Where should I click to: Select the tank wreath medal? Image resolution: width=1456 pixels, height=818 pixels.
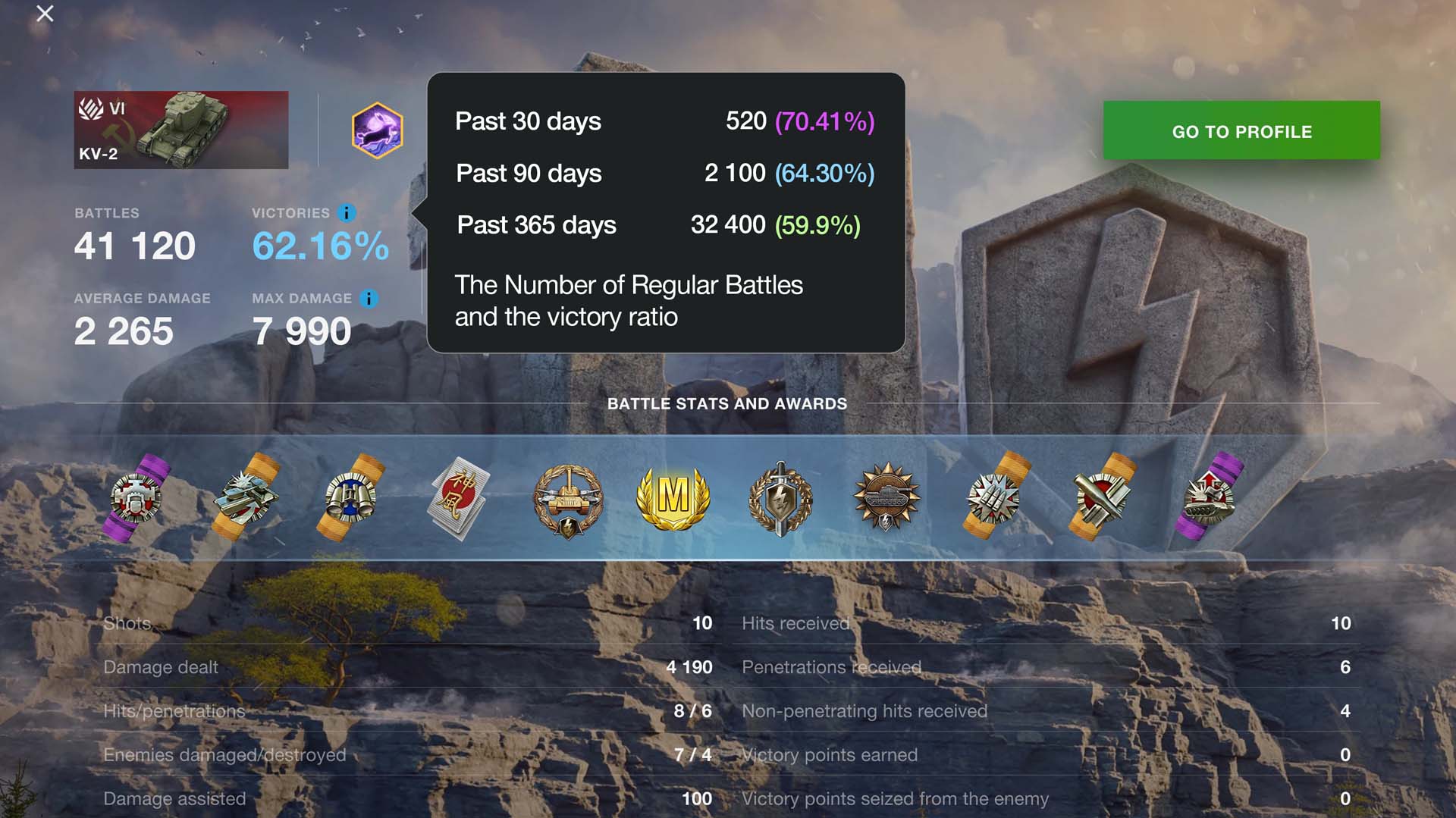click(567, 500)
